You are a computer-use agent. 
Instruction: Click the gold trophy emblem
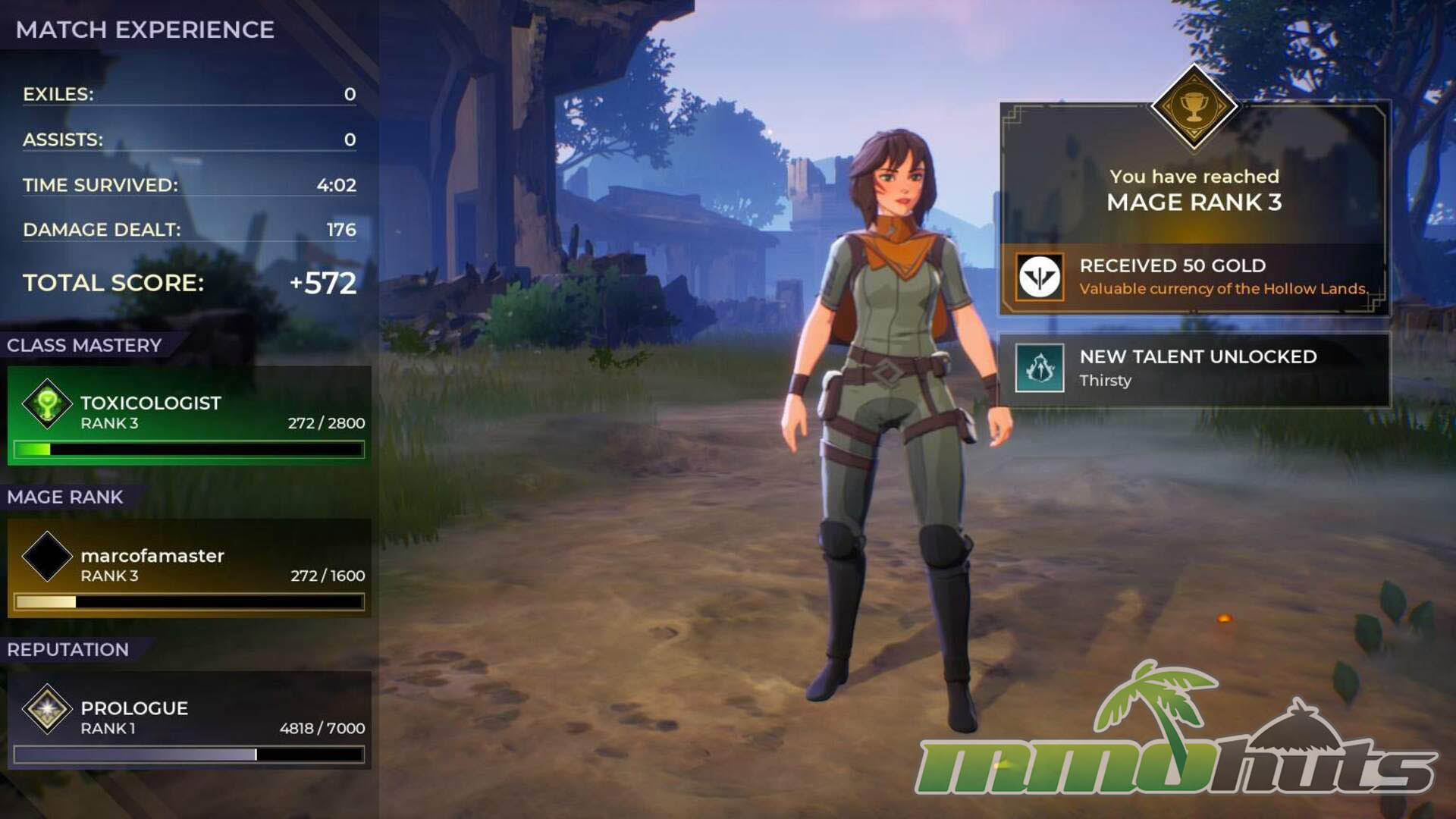[x=1194, y=106]
